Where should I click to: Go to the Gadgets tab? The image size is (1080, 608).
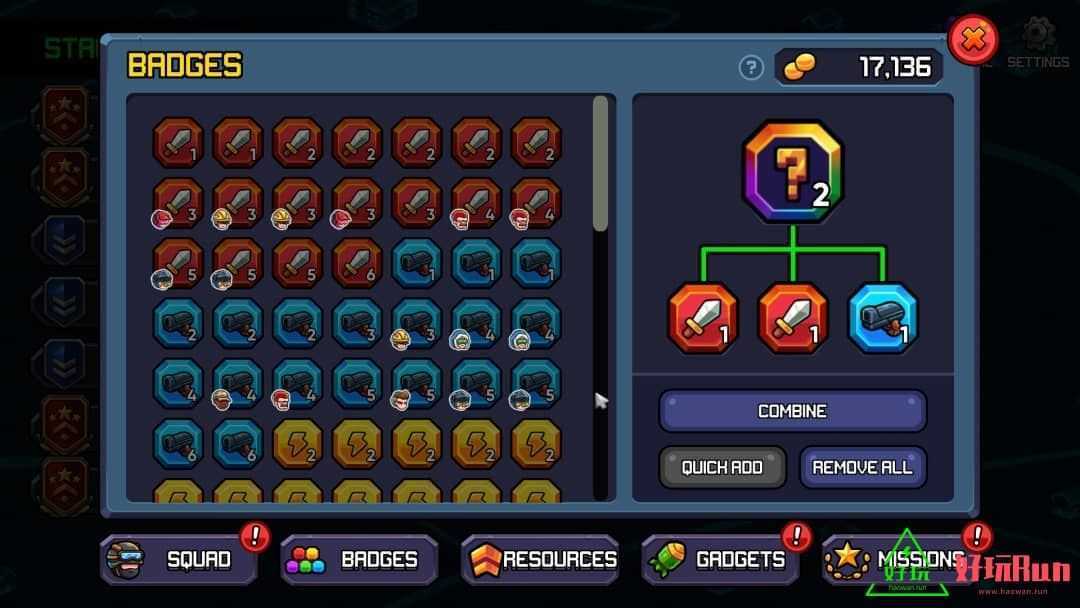(x=720, y=559)
